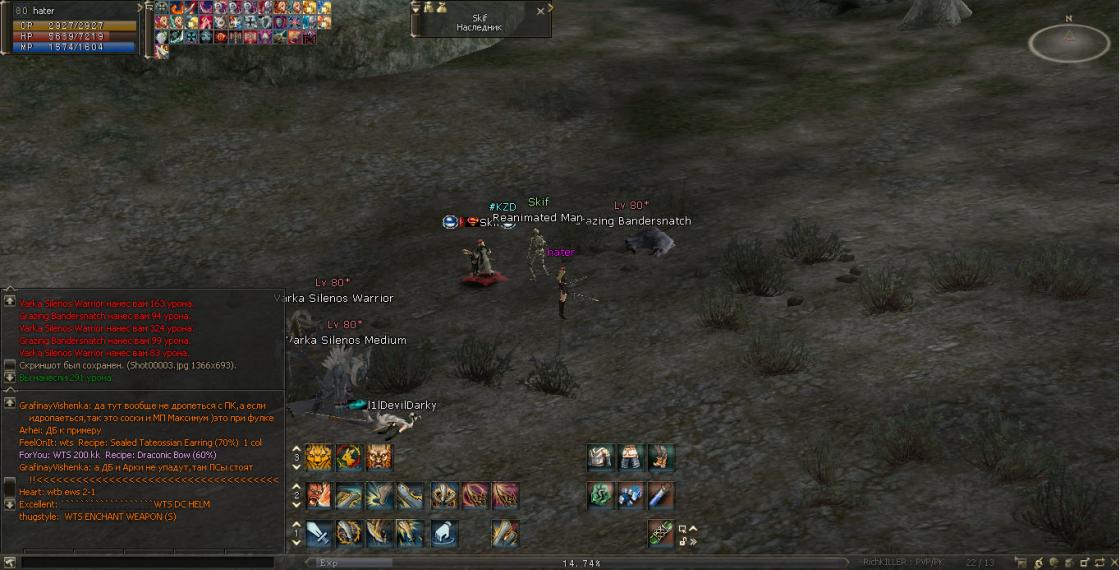The width and height of the screenshot is (1120, 570).
Task: Use the sword Attack action icon
Action: [319, 532]
